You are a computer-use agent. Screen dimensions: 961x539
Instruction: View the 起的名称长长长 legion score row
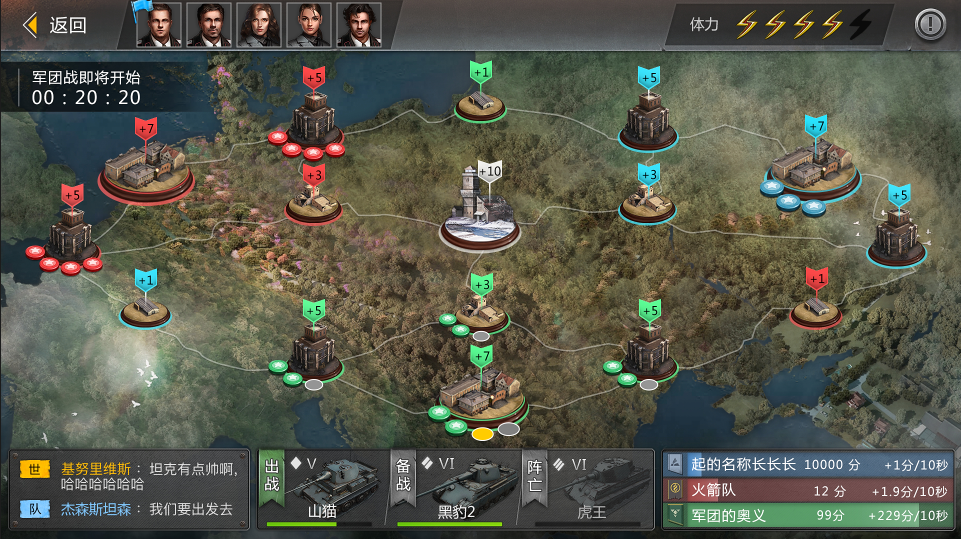click(x=806, y=464)
